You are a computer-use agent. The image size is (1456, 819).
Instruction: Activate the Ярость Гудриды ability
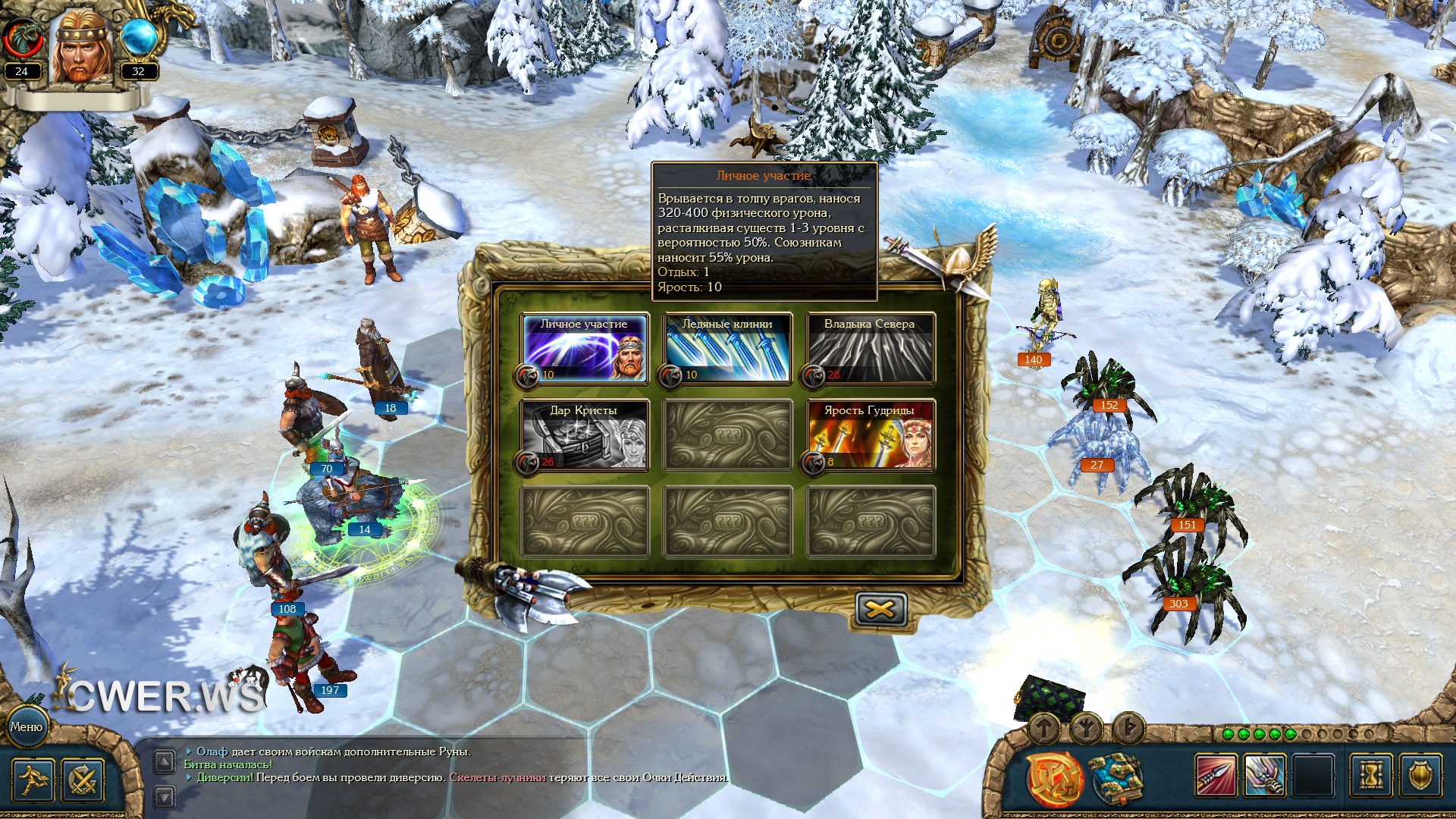[870, 435]
